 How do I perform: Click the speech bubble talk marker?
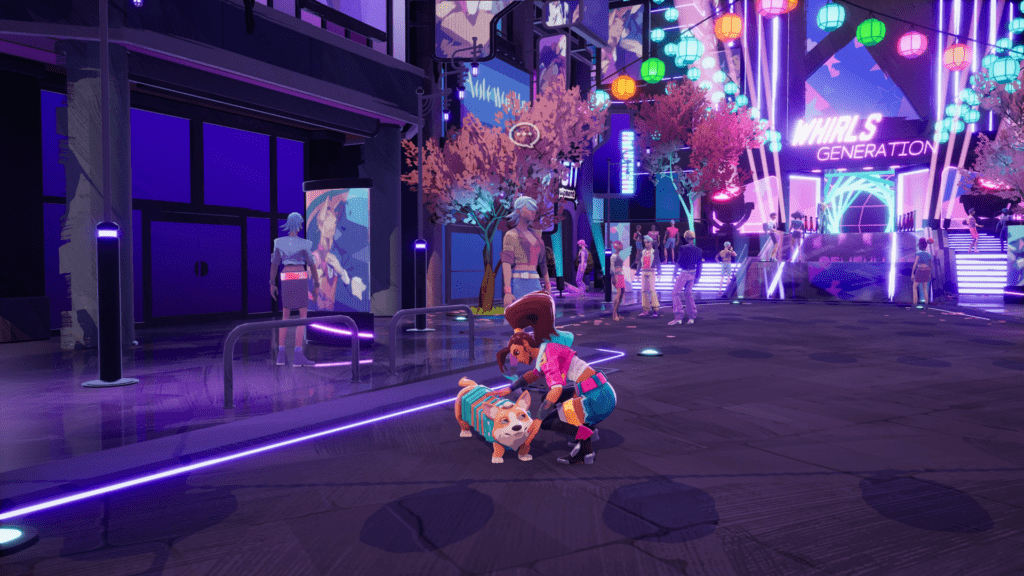(x=524, y=132)
